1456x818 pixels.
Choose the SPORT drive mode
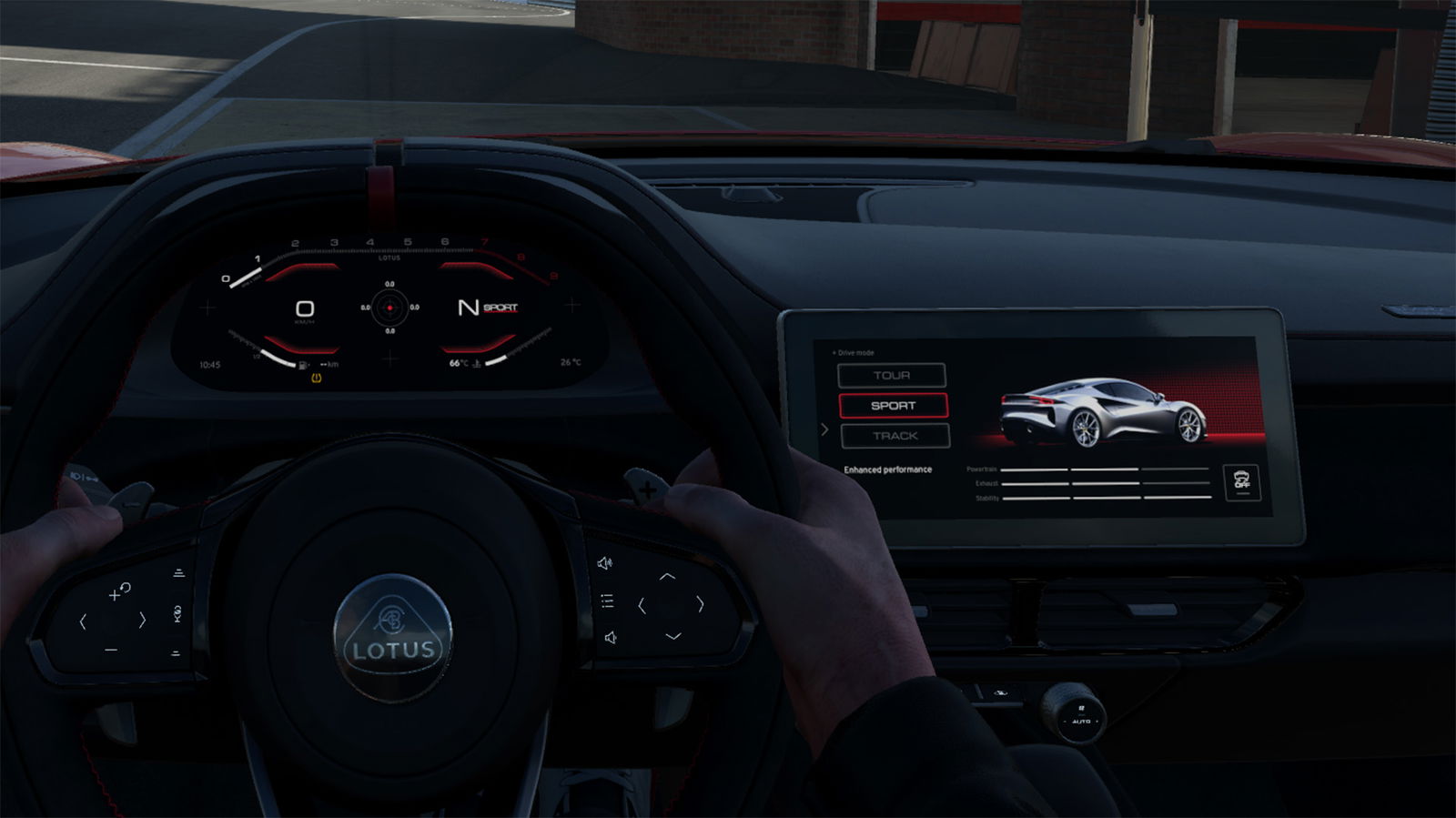point(893,406)
